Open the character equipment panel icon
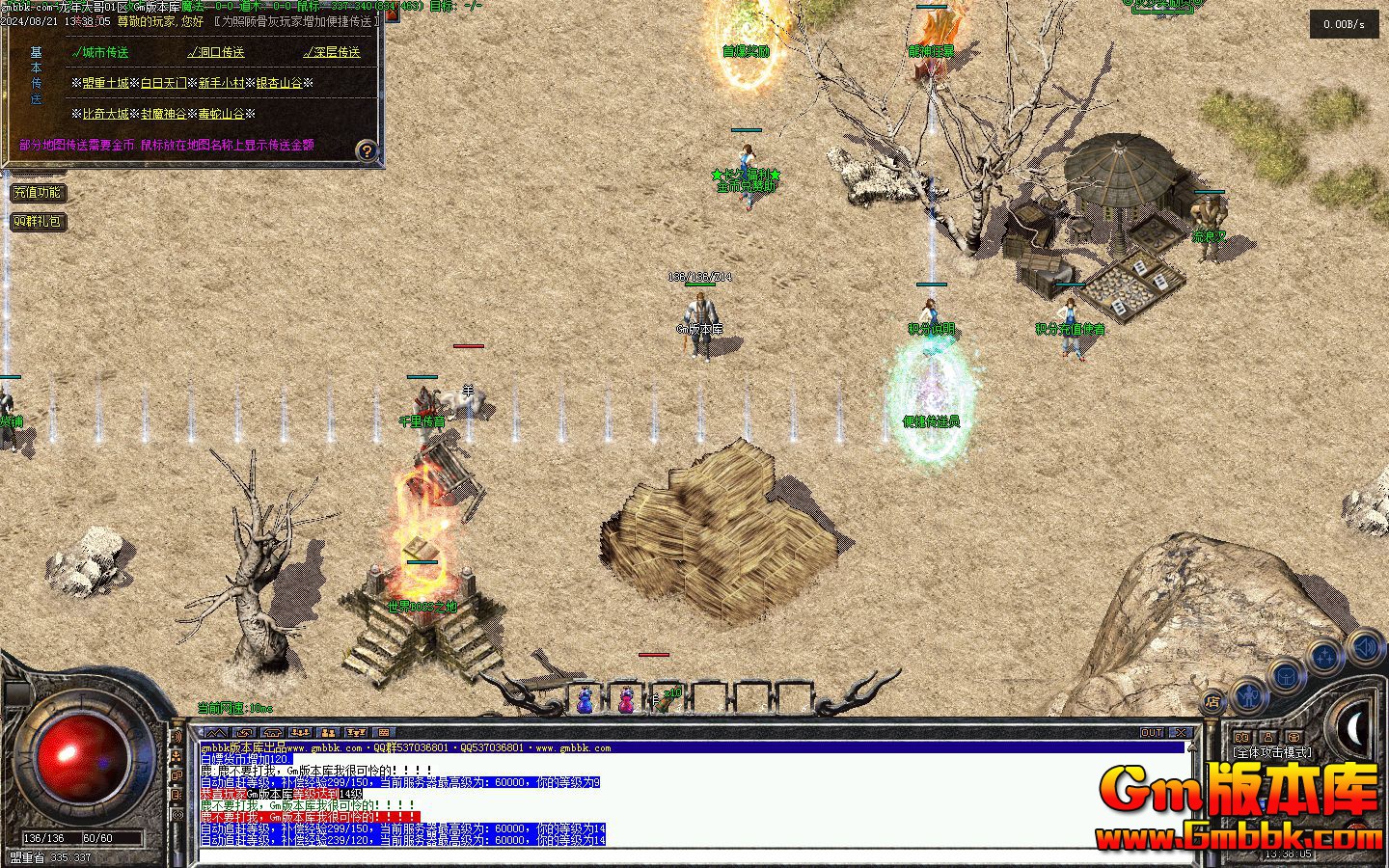Viewport: 1389px width, 868px height. [1249, 693]
